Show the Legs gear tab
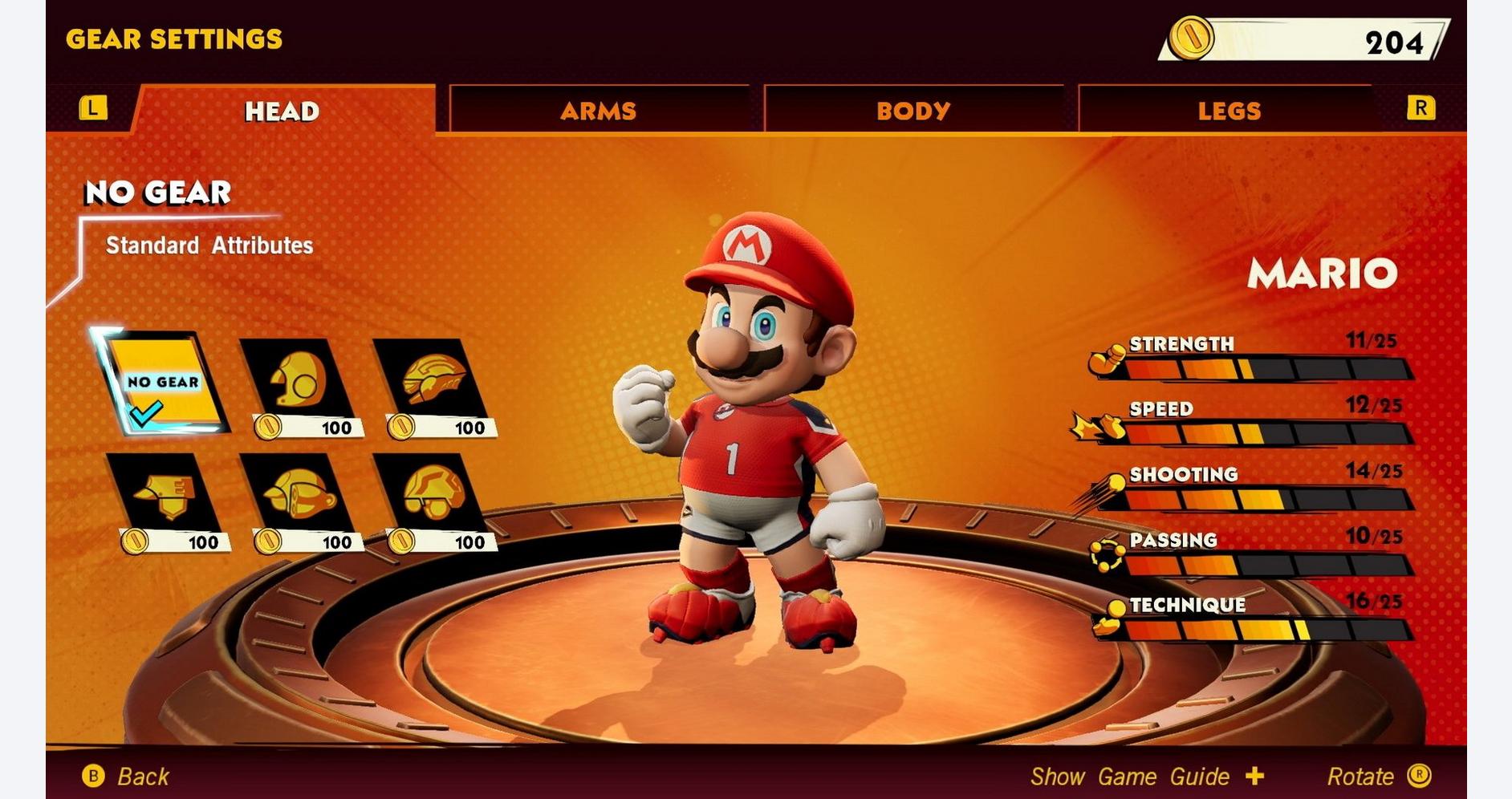This screenshot has height=799, width=1512. click(1229, 110)
